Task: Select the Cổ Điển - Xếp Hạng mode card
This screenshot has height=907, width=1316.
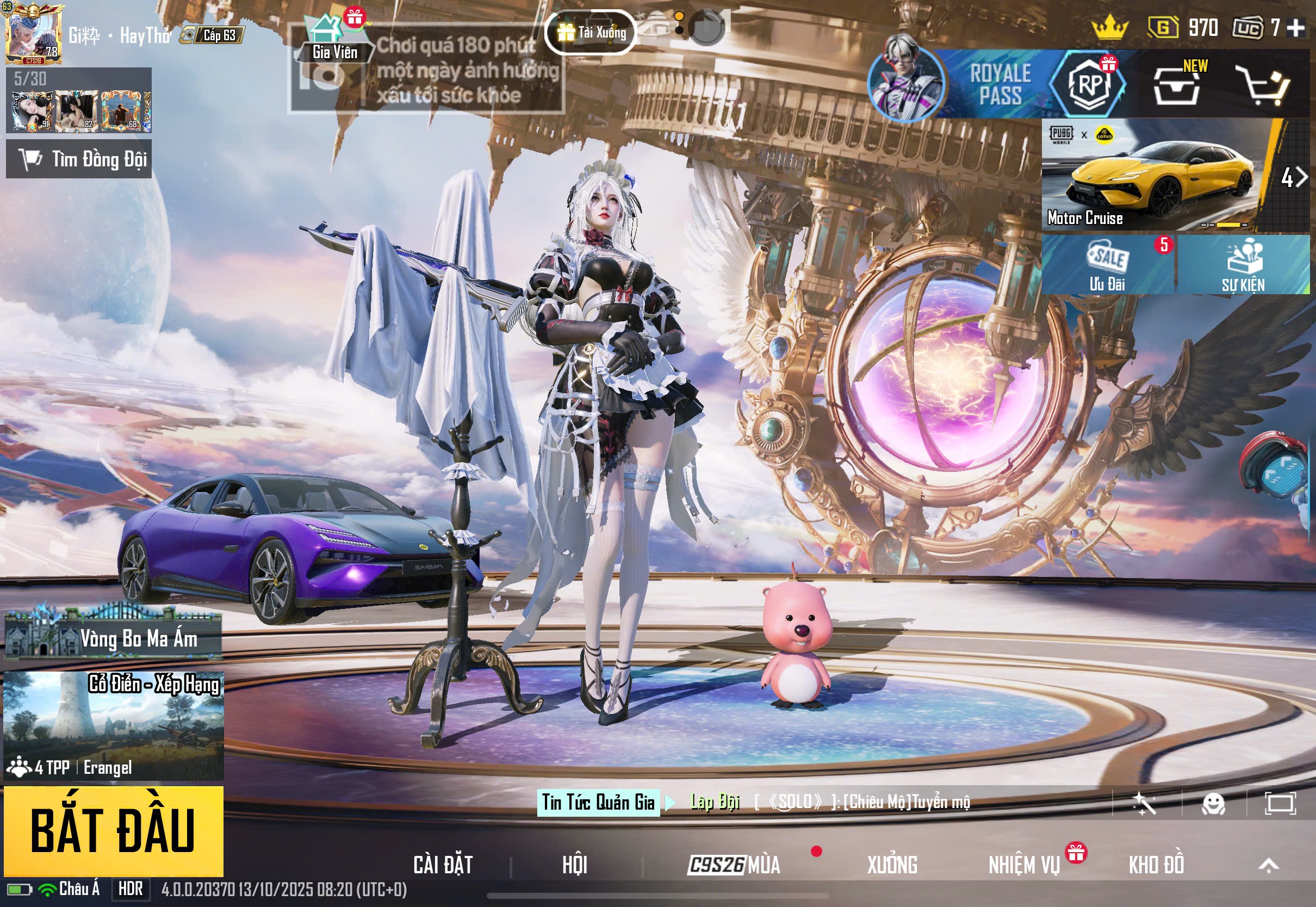Action: tap(114, 725)
